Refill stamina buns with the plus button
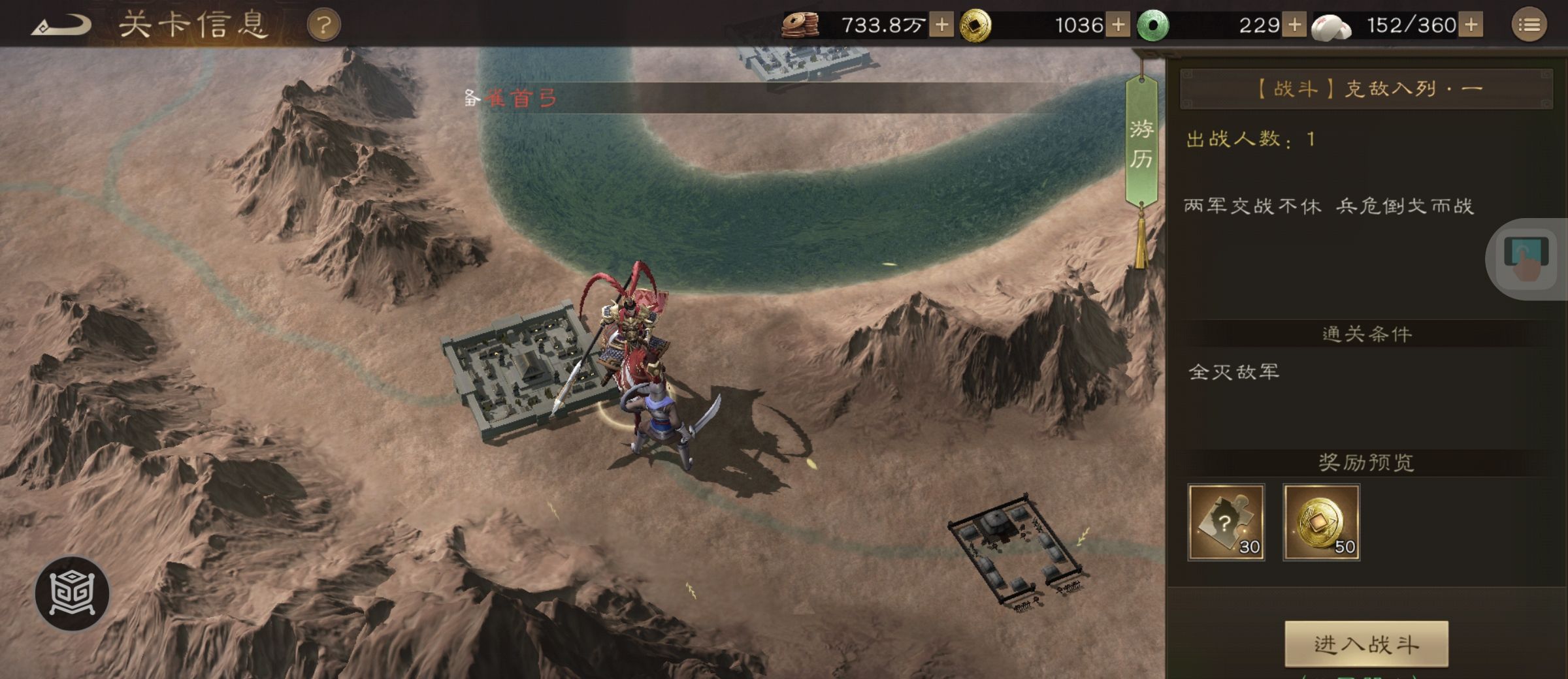Image resolution: width=1568 pixels, height=679 pixels. pyautogui.click(x=1471, y=25)
